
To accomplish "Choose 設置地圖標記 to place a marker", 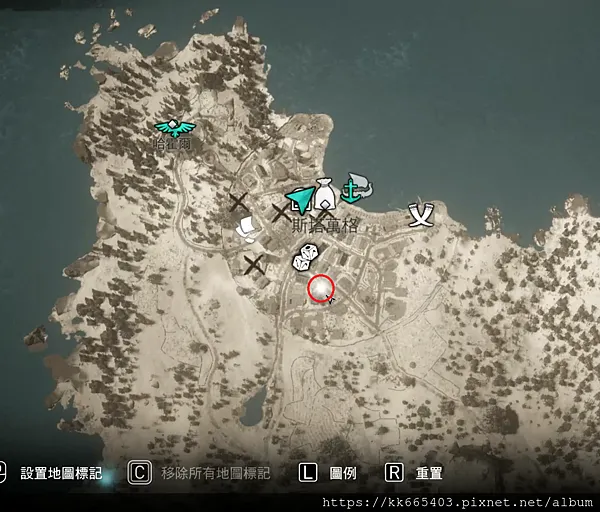I will tap(61, 473).
